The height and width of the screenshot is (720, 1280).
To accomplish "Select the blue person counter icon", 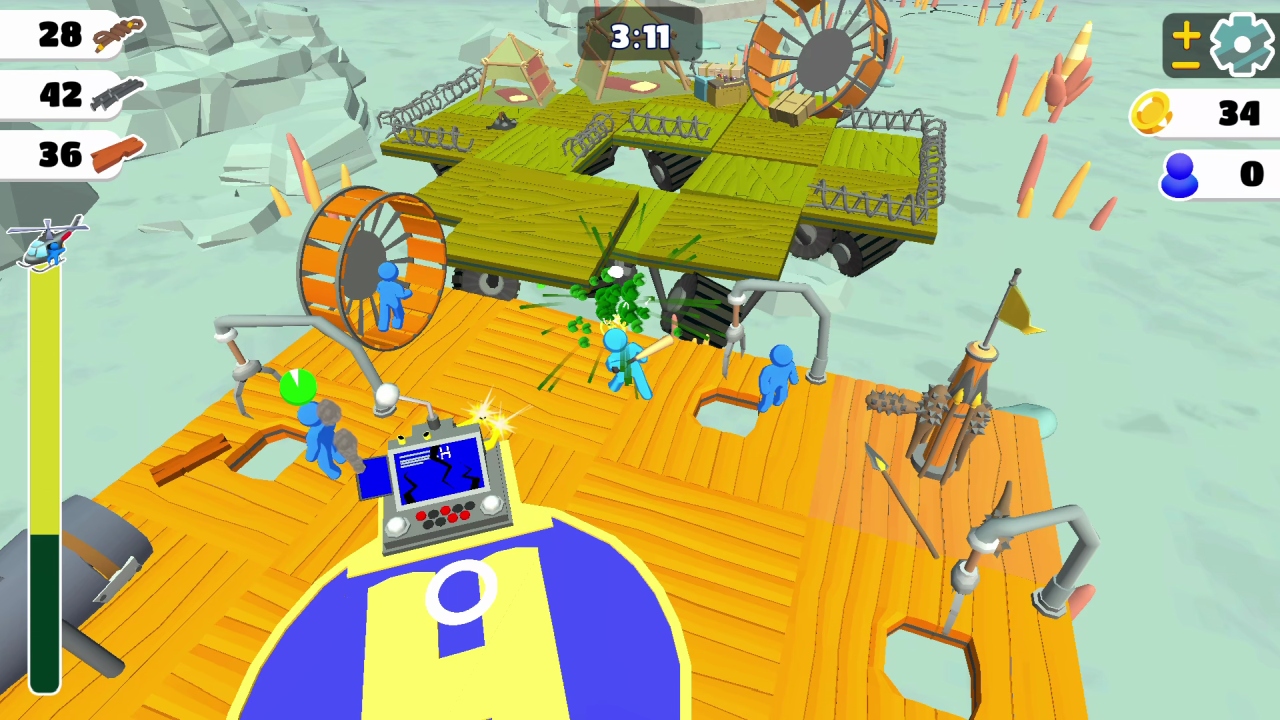I will tap(1180, 175).
